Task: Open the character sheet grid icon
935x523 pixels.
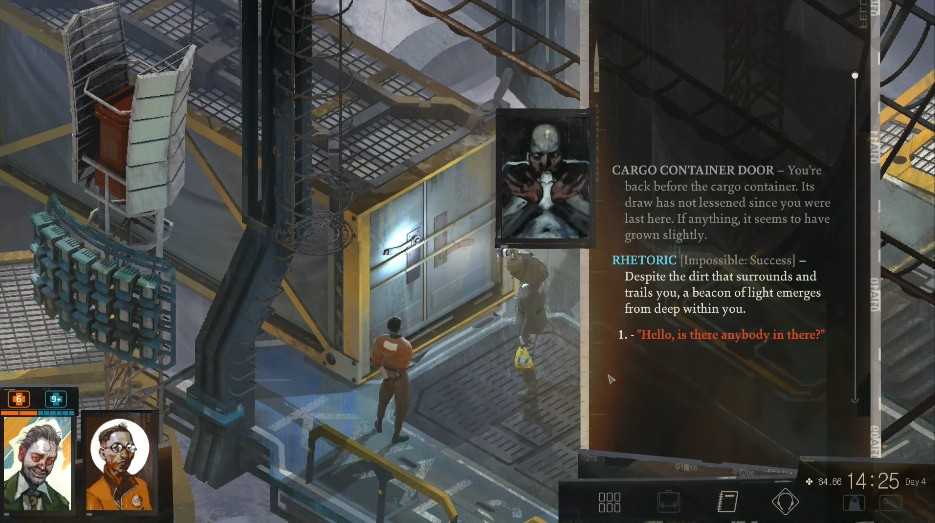Action: pyautogui.click(x=609, y=502)
